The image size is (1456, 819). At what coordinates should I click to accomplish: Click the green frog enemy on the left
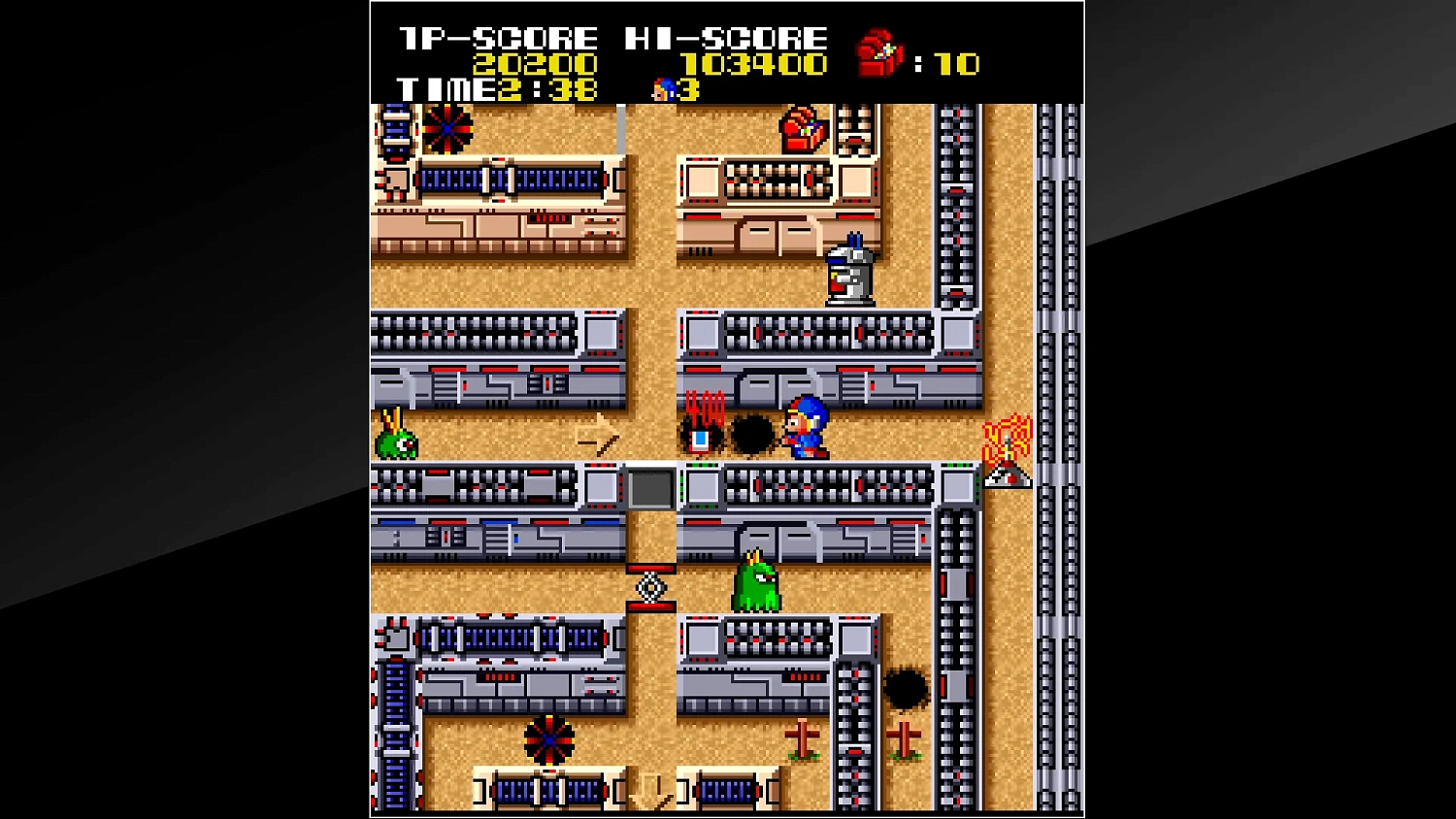(x=397, y=442)
